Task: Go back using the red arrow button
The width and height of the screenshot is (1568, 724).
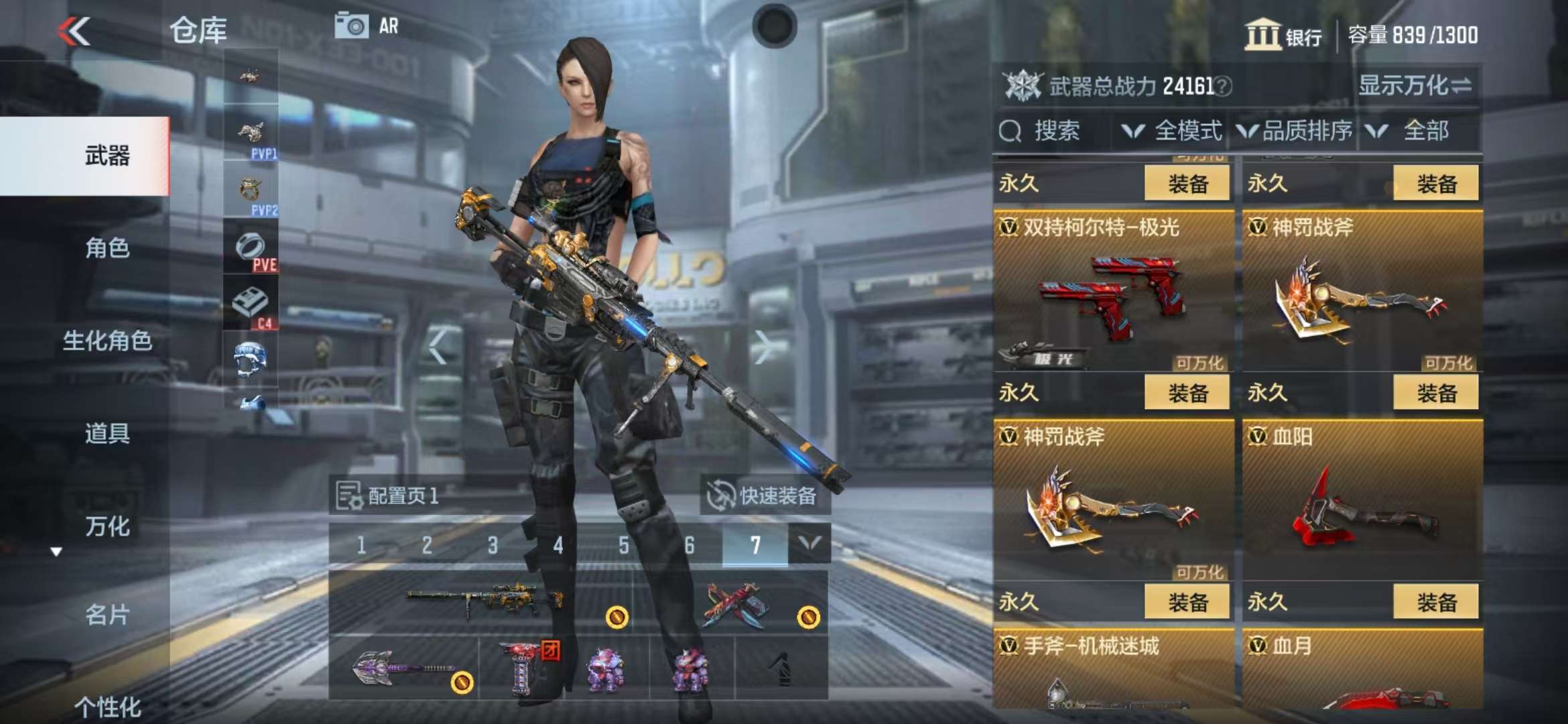Action: (x=74, y=31)
